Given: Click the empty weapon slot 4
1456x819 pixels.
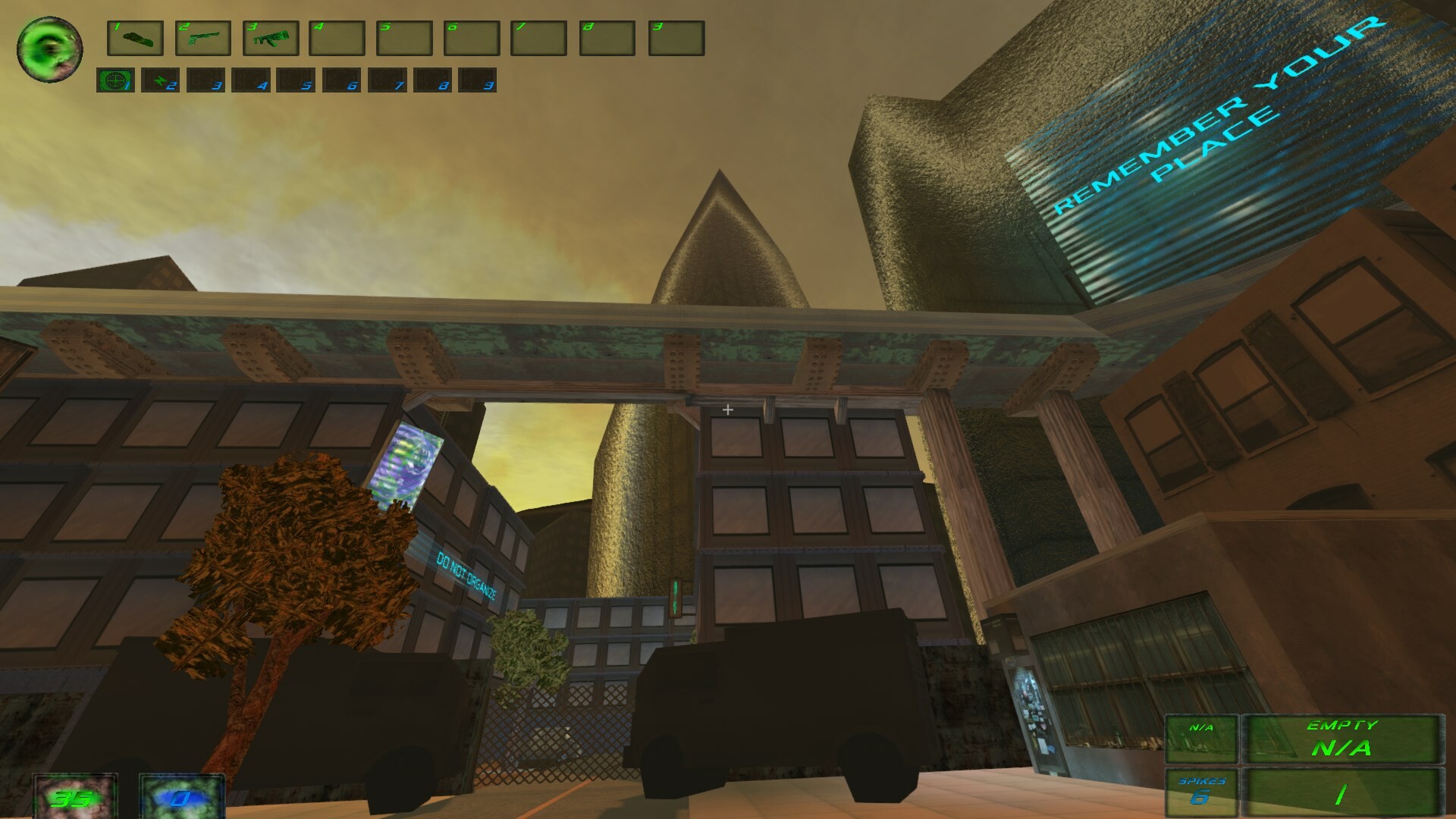Looking at the screenshot, I should click(x=339, y=39).
